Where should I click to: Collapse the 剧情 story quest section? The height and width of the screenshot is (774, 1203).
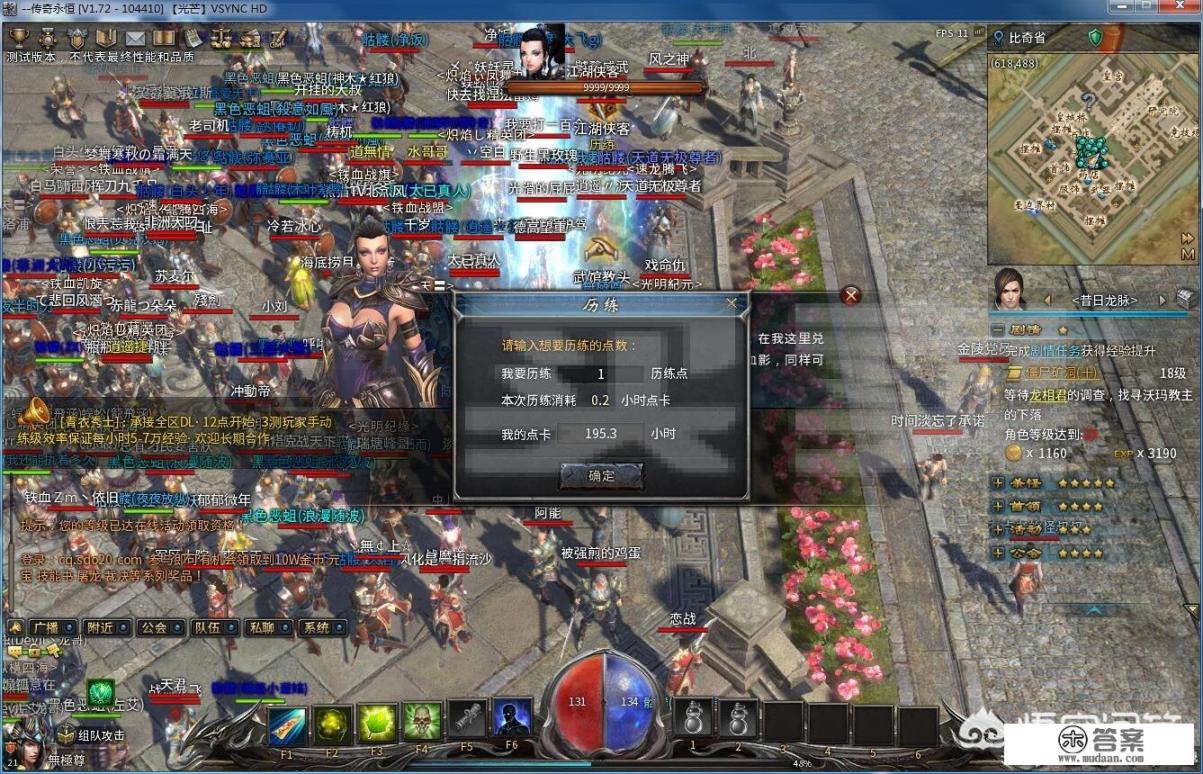click(997, 329)
